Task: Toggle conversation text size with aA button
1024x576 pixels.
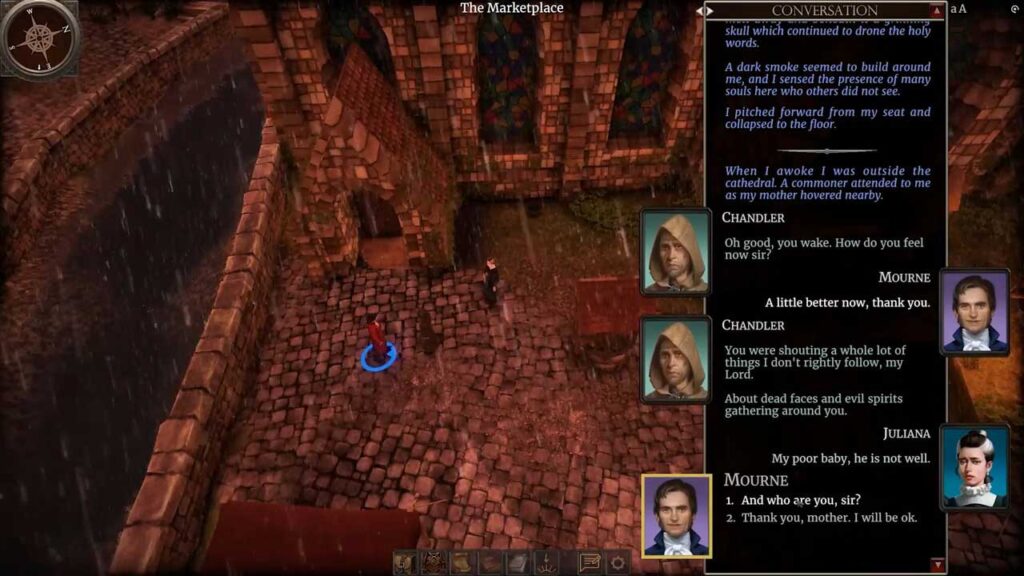Action: click(958, 9)
